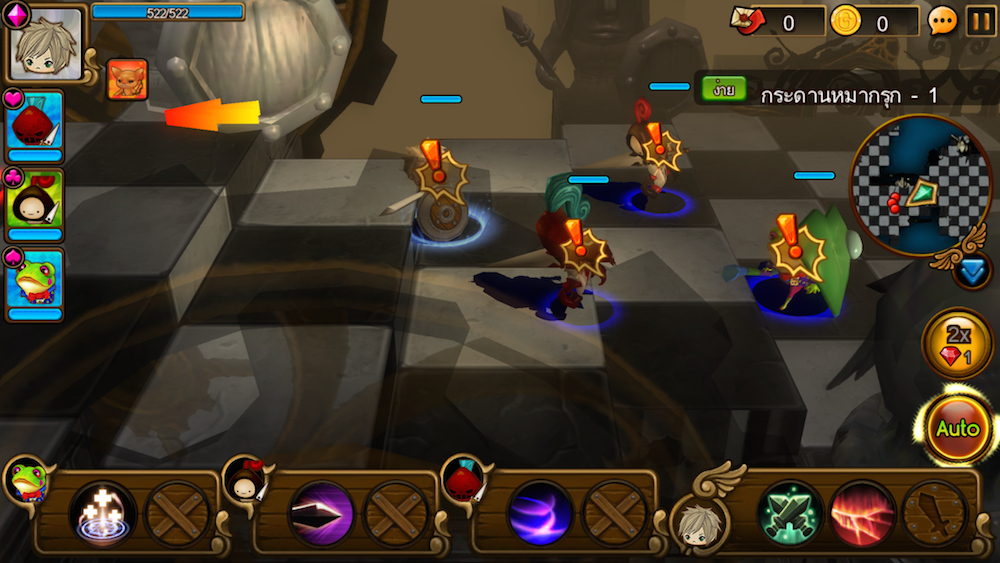Image resolution: width=1000 pixels, height=563 pixels.
Task: Pause the game
Action: [980, 21]
